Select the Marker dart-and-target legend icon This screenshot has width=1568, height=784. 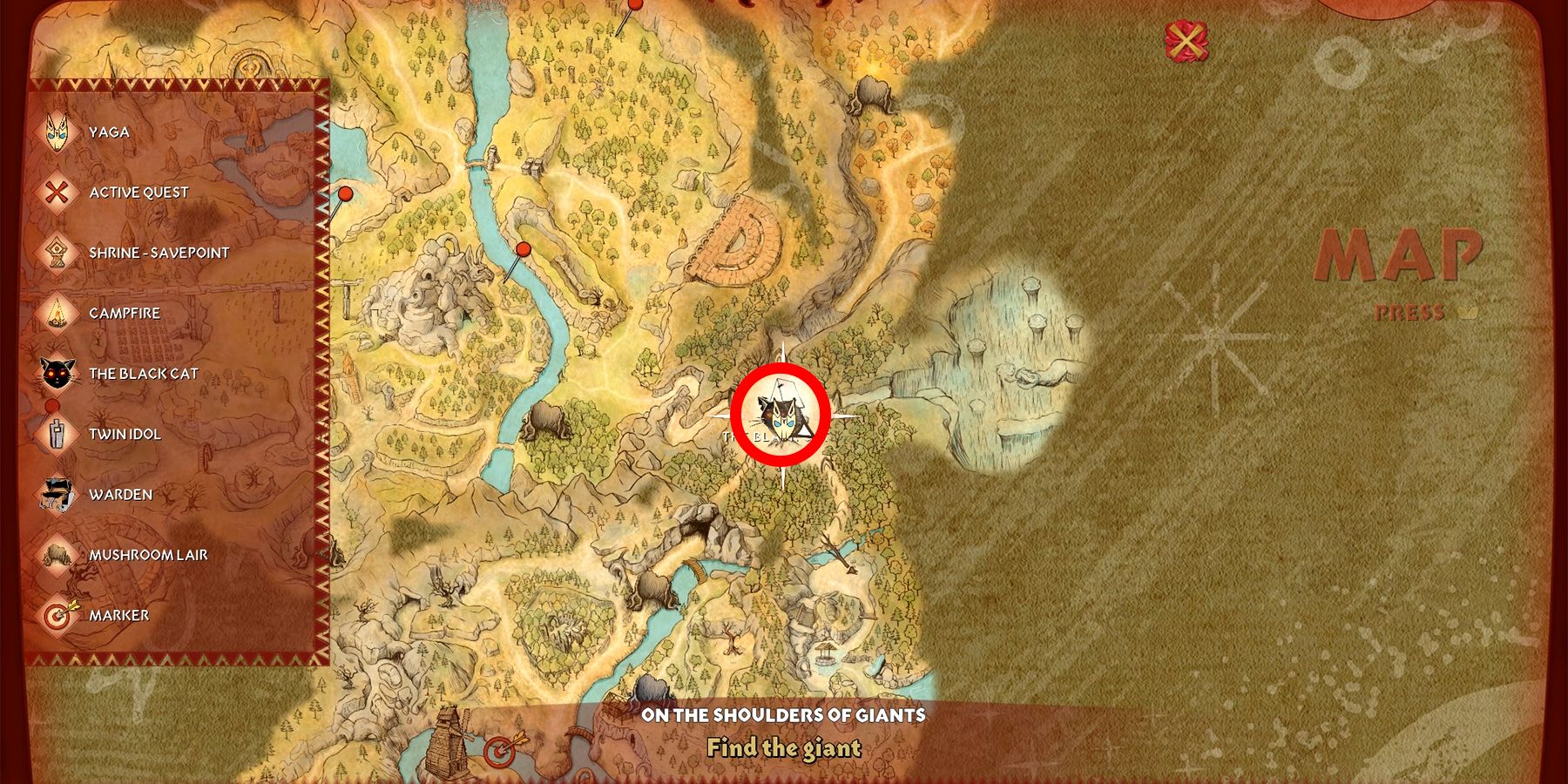[57, 613]
